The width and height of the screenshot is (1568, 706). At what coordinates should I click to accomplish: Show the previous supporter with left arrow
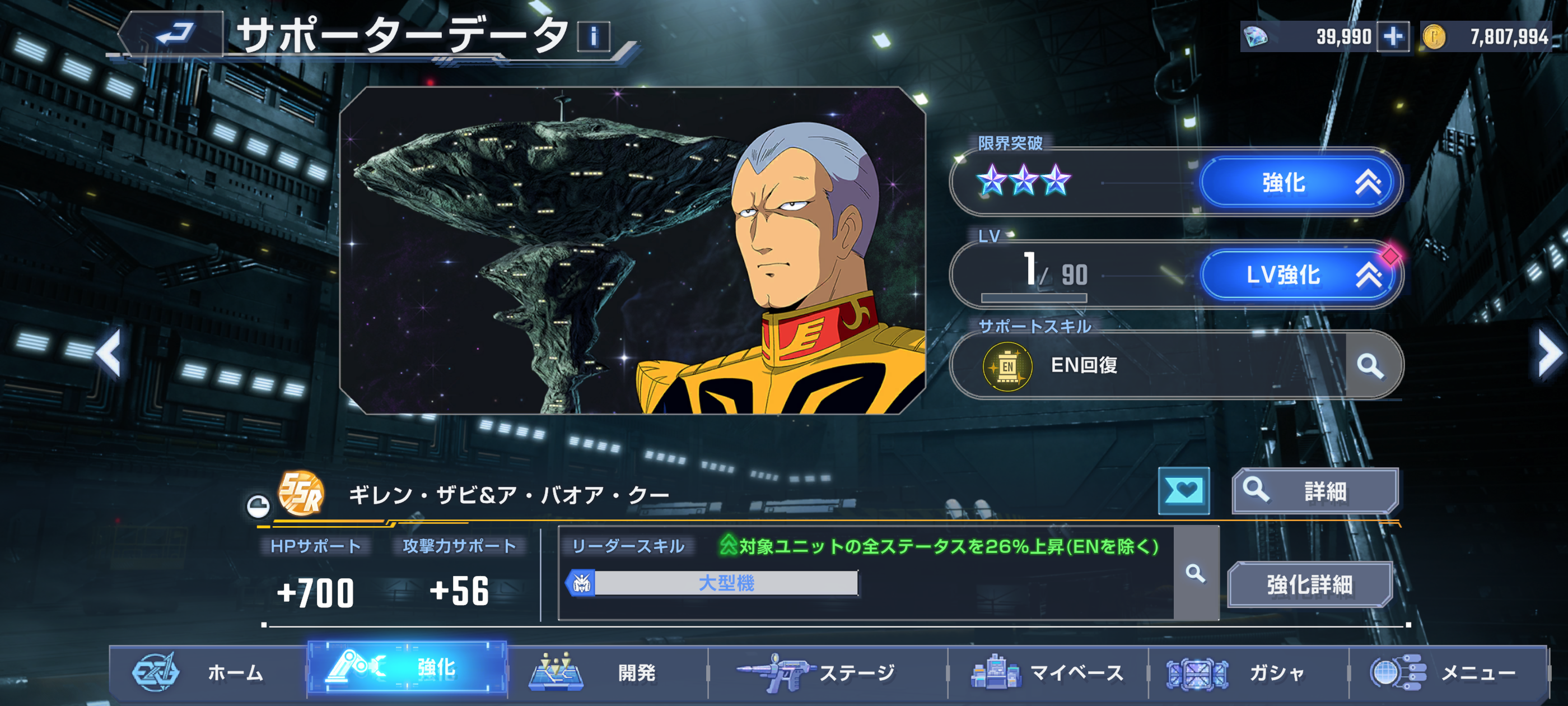[110, 354]
